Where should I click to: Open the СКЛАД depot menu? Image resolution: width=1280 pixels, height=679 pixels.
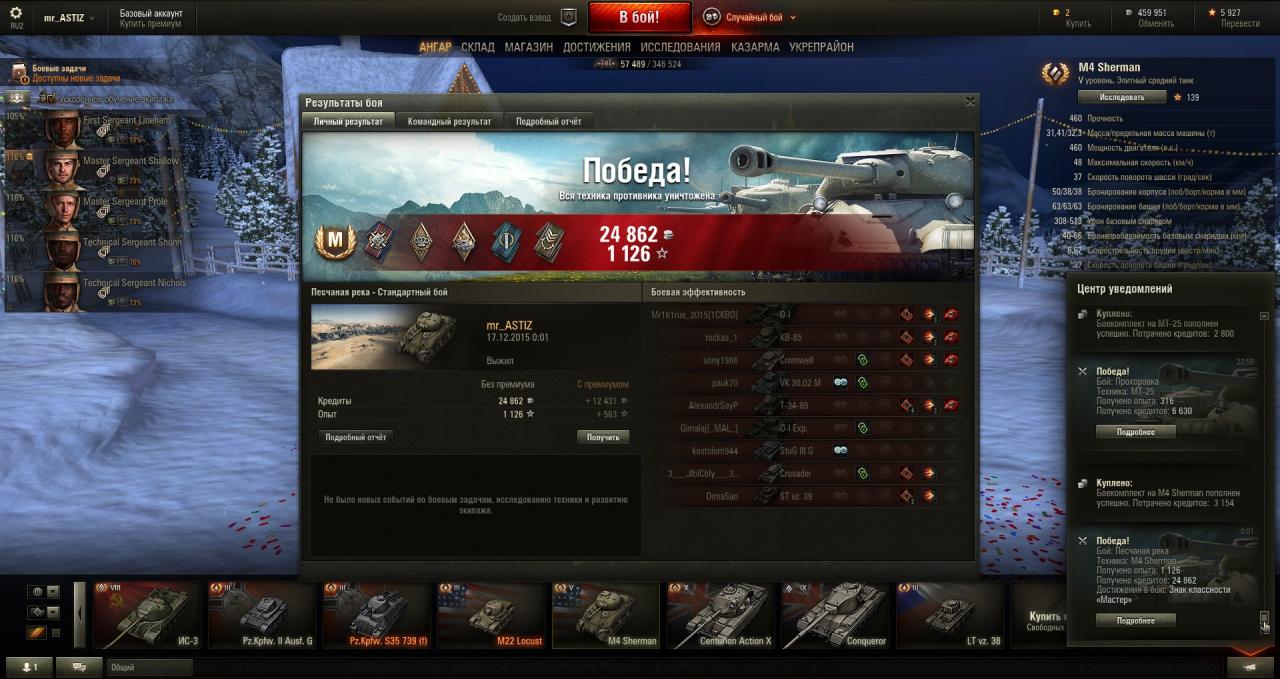pyautogui.click(x=478, y=47)
